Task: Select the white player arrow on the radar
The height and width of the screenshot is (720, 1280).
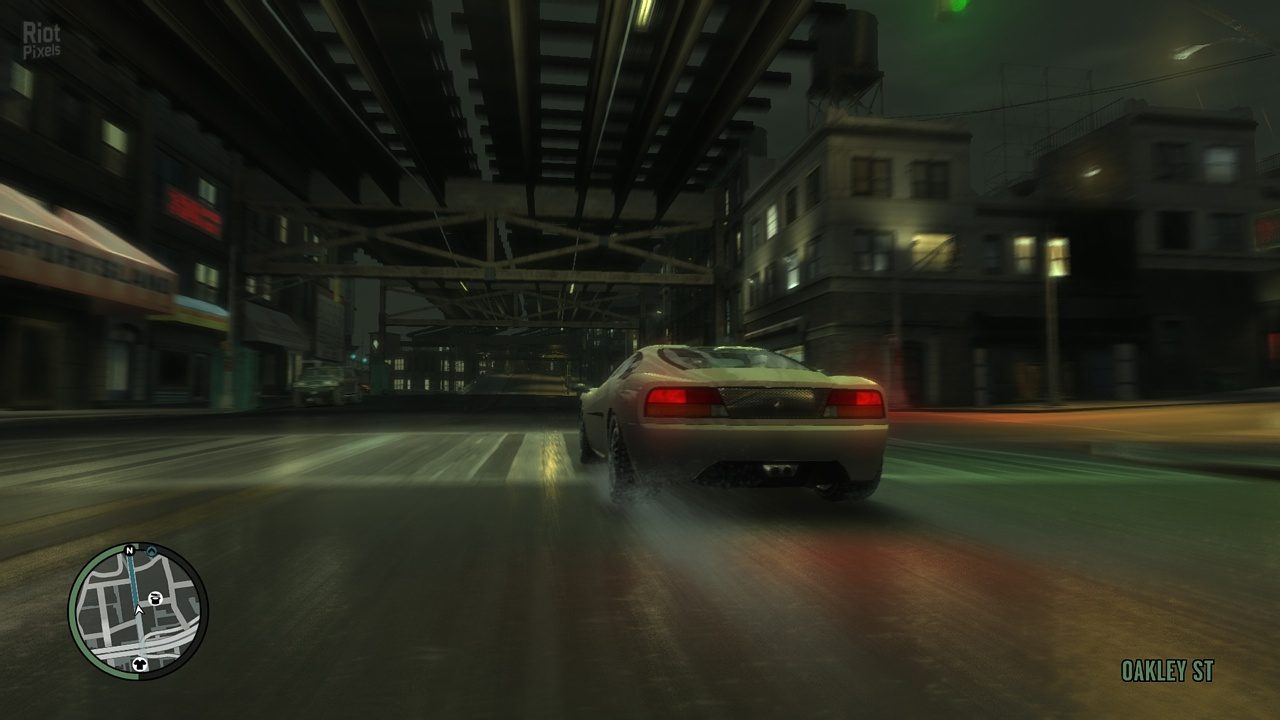Action: (x=139, y=610)
